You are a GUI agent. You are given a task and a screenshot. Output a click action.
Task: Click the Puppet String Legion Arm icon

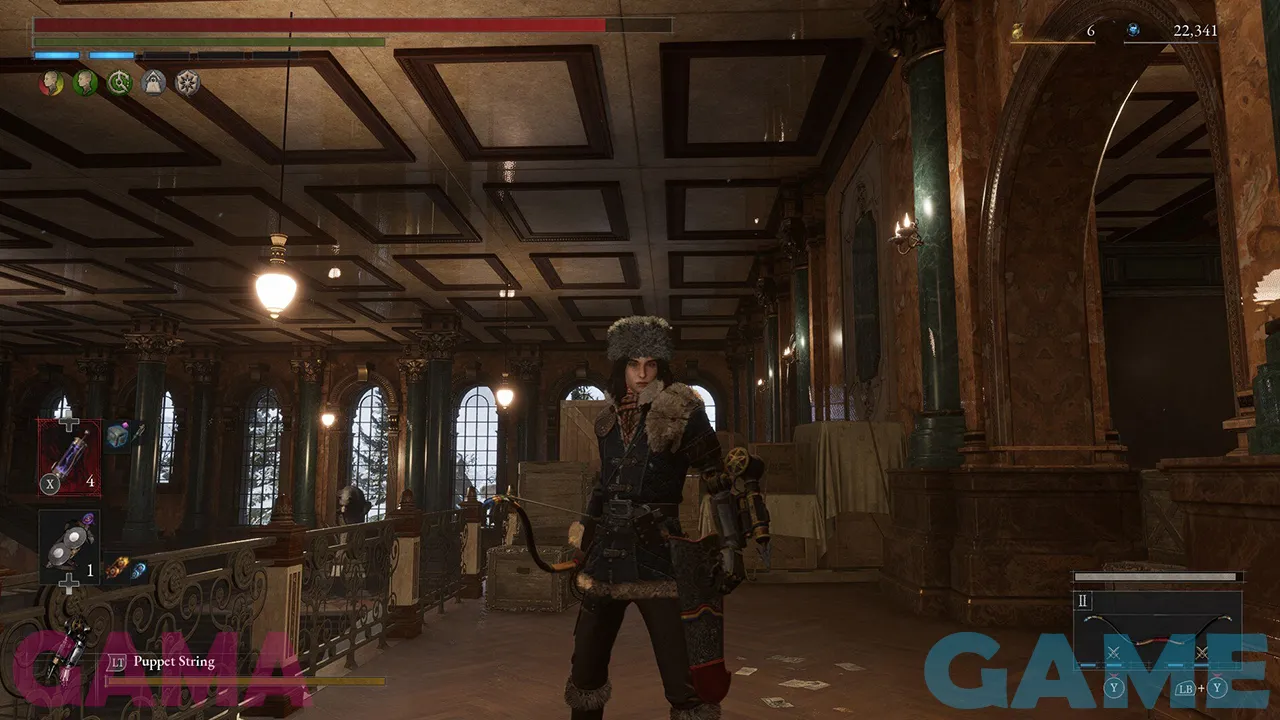pyautogui.click(x=74, y=649)
